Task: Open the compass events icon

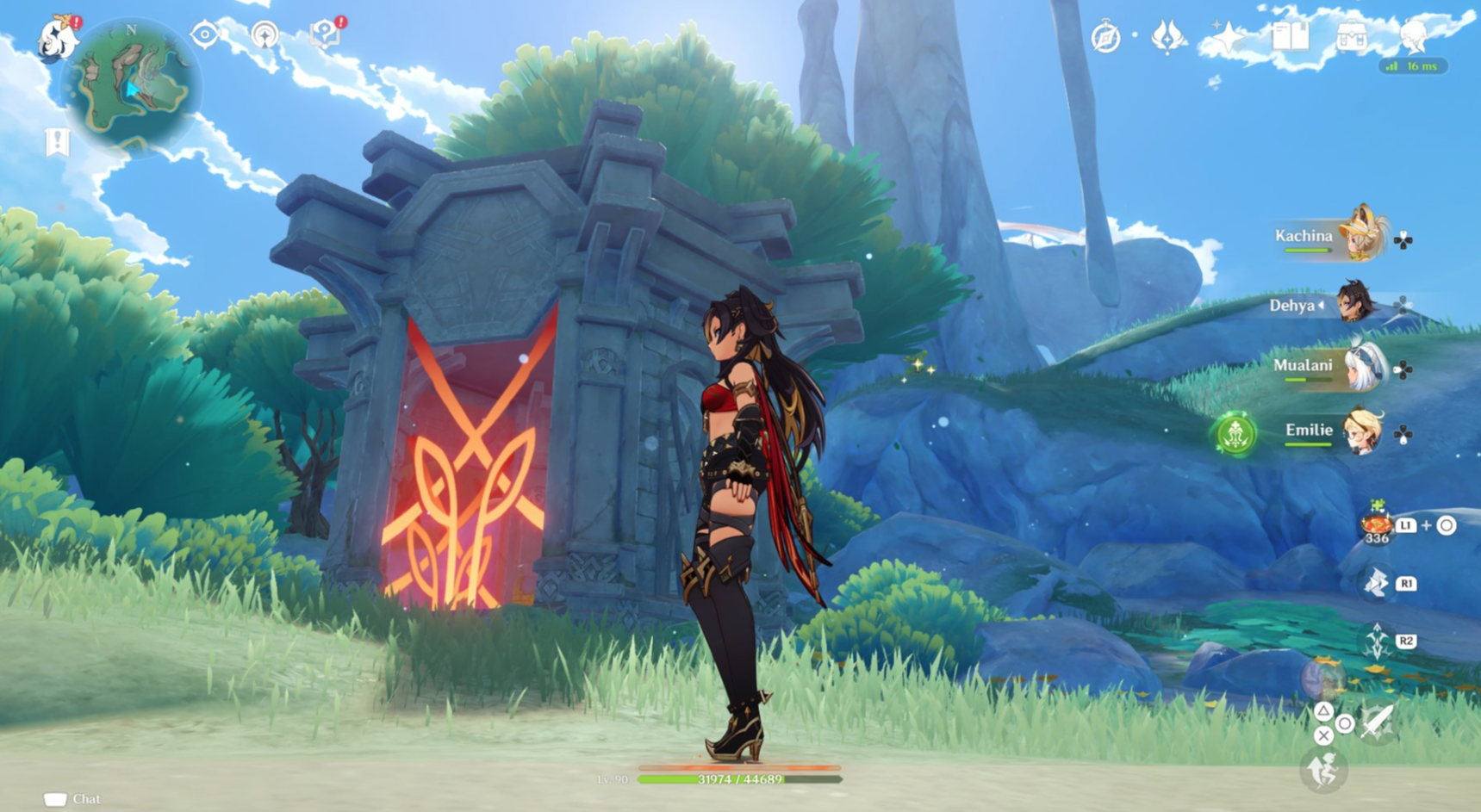Action: (1105, 38)
